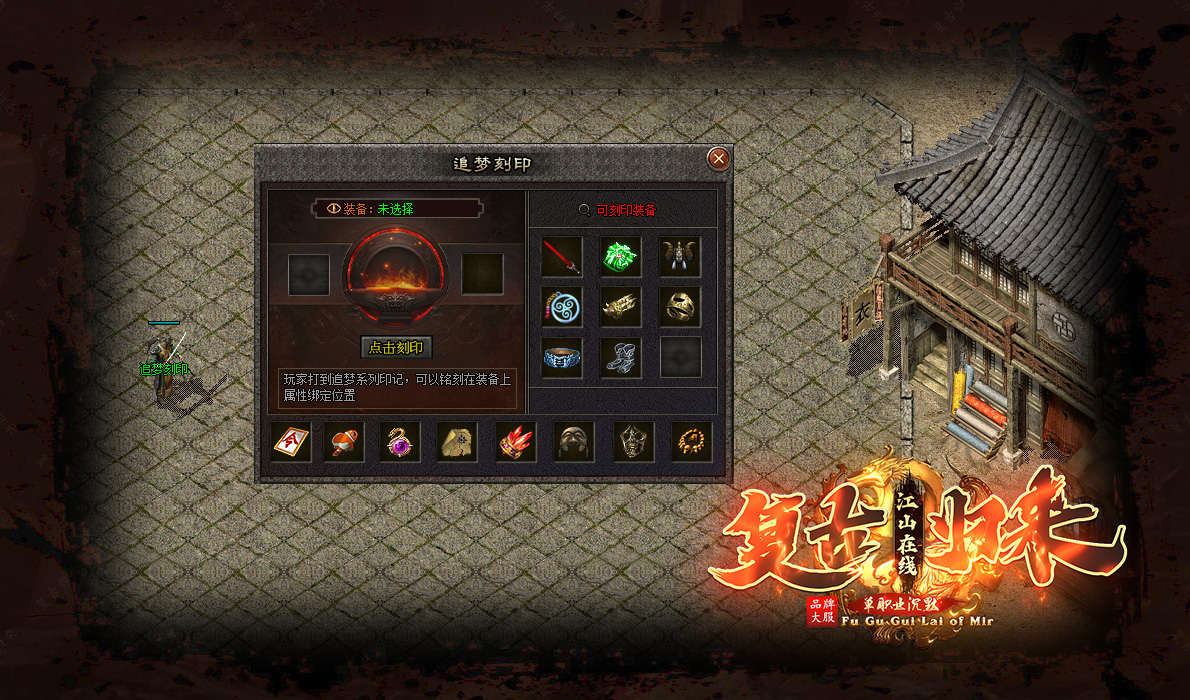The height and width of the screenshot is (700, 1190).
Task: Choose the dark face mask item
Action: pos(574,441)
